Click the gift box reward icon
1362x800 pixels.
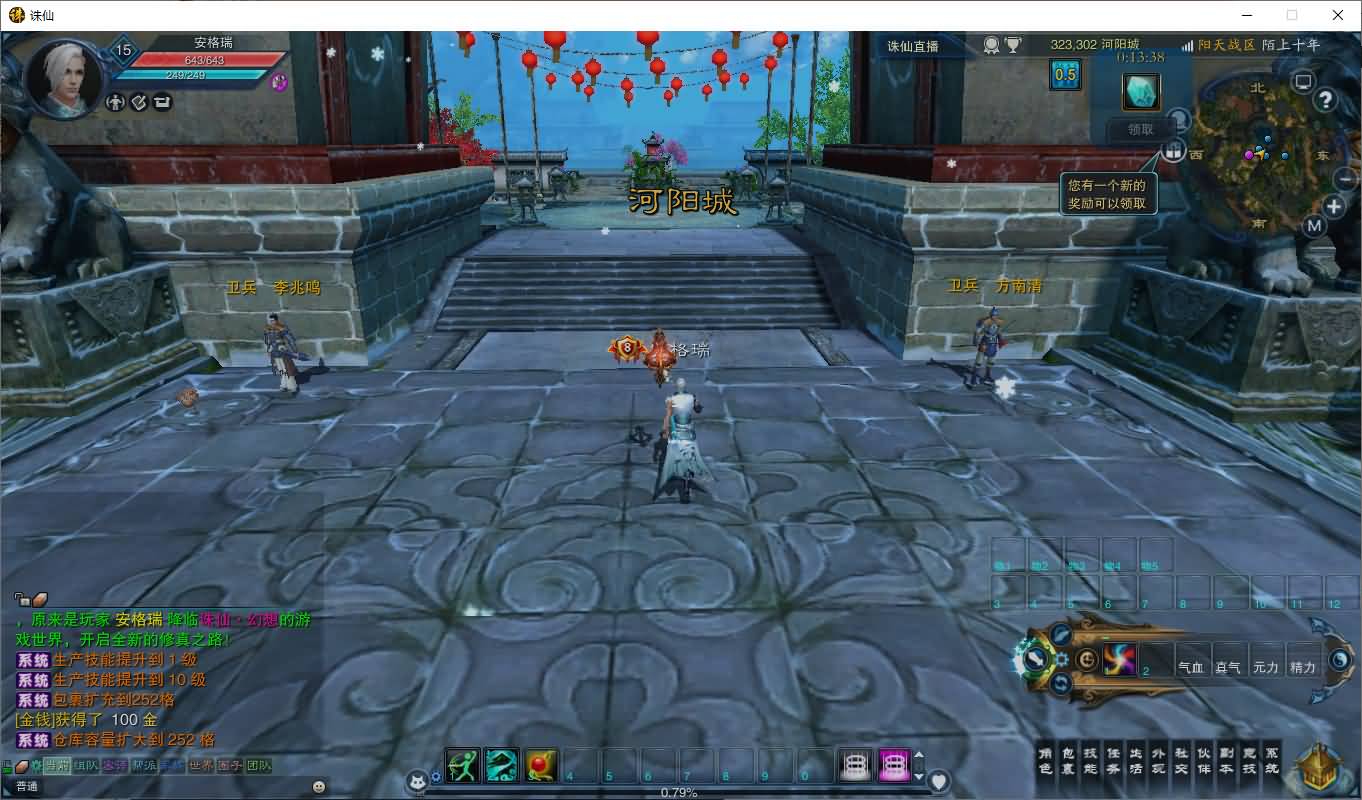pos(1172,151)
